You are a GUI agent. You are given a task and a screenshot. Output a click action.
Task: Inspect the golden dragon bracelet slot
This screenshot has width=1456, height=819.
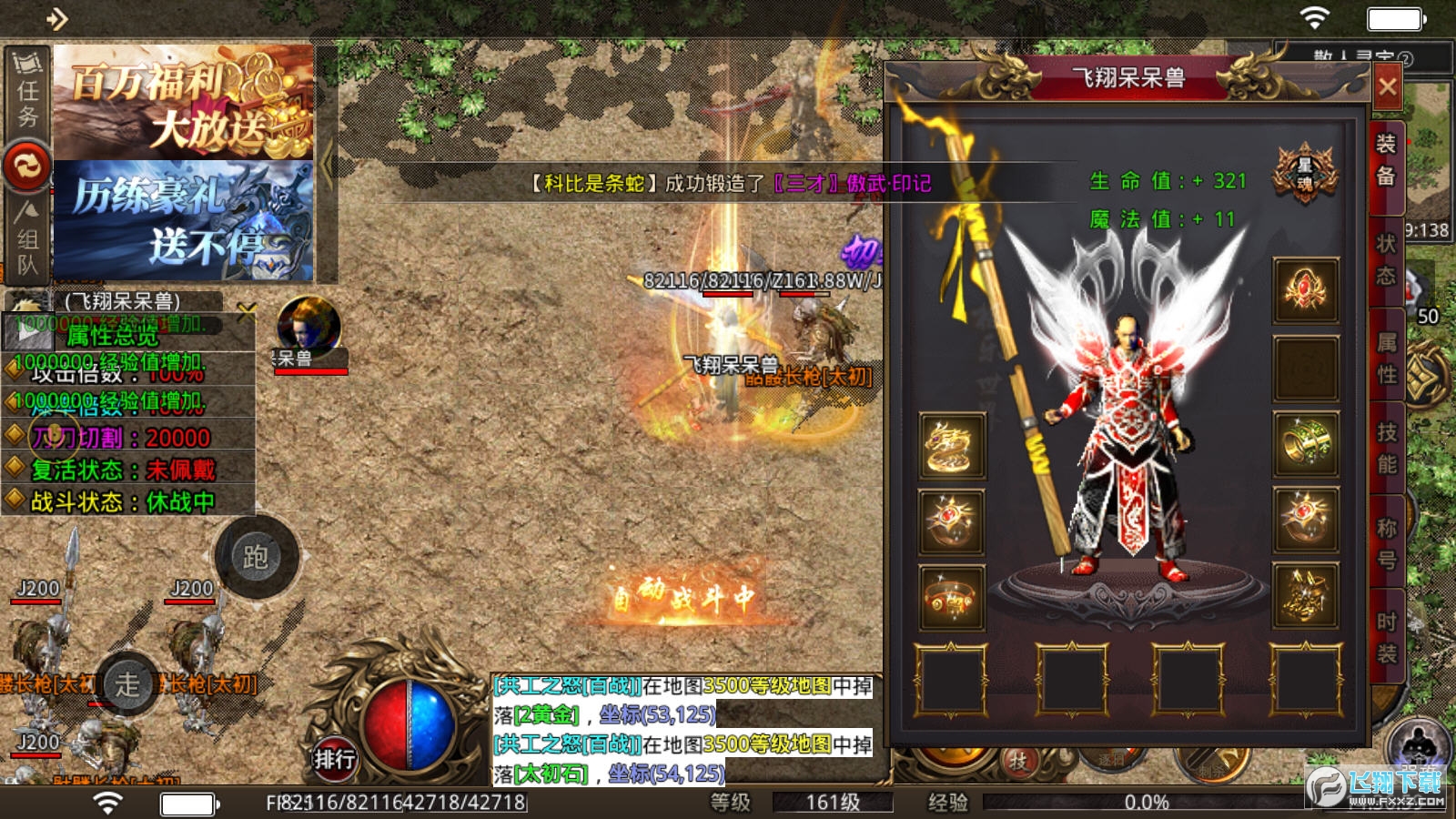click(x=952, y=445)
